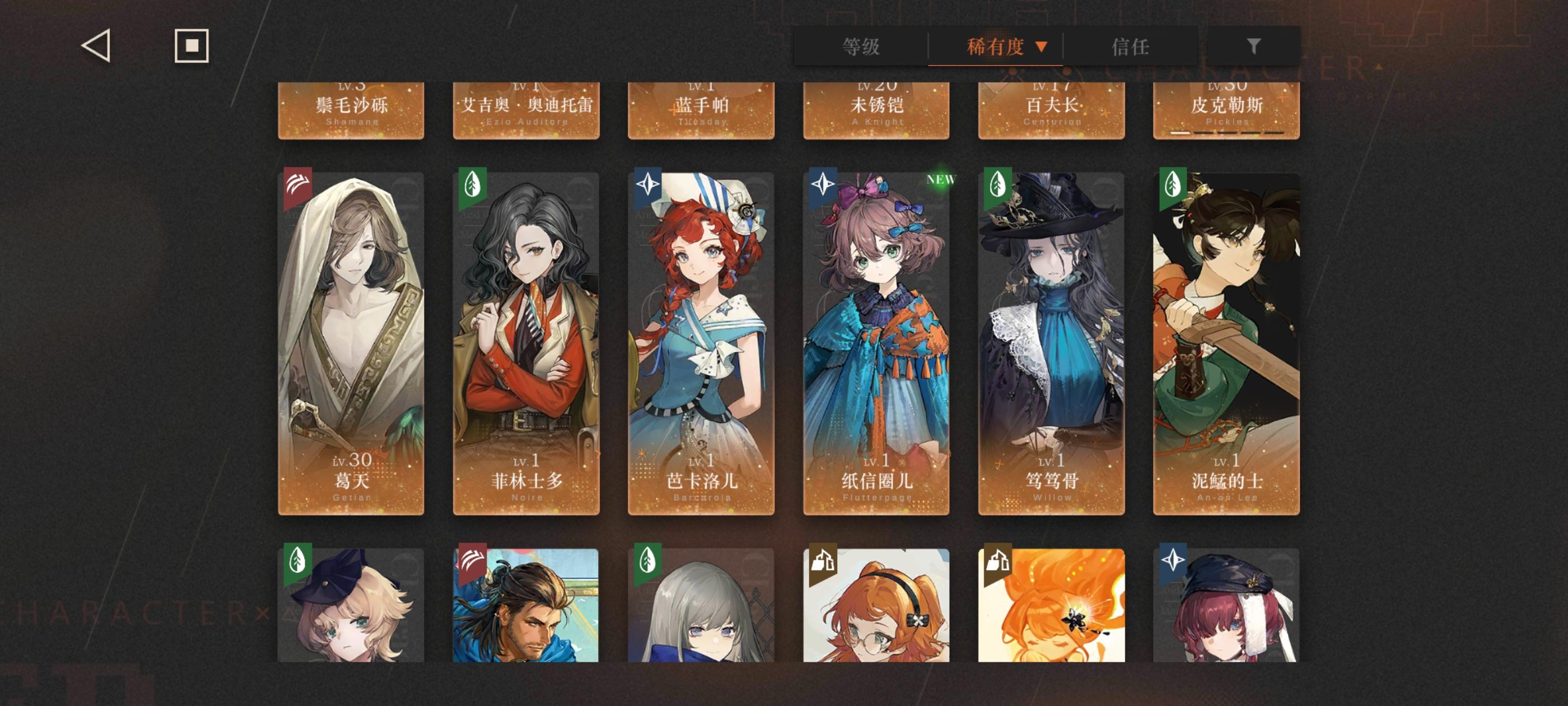Switch to the 等级 sorting tab
The height and width of the screenshot is (706, 1568).
862,47
